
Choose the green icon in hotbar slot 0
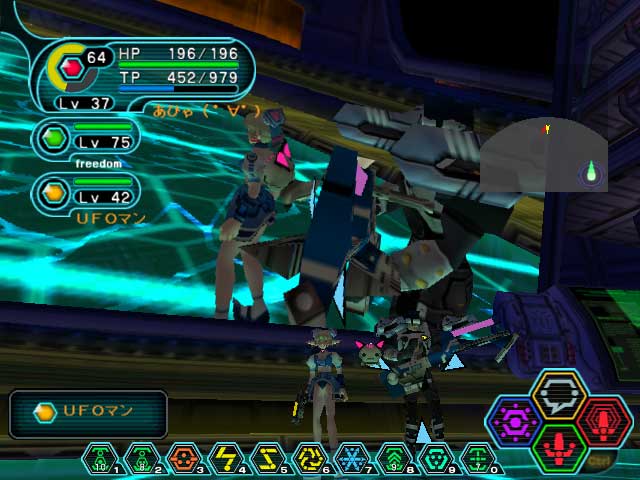[479, 459]
